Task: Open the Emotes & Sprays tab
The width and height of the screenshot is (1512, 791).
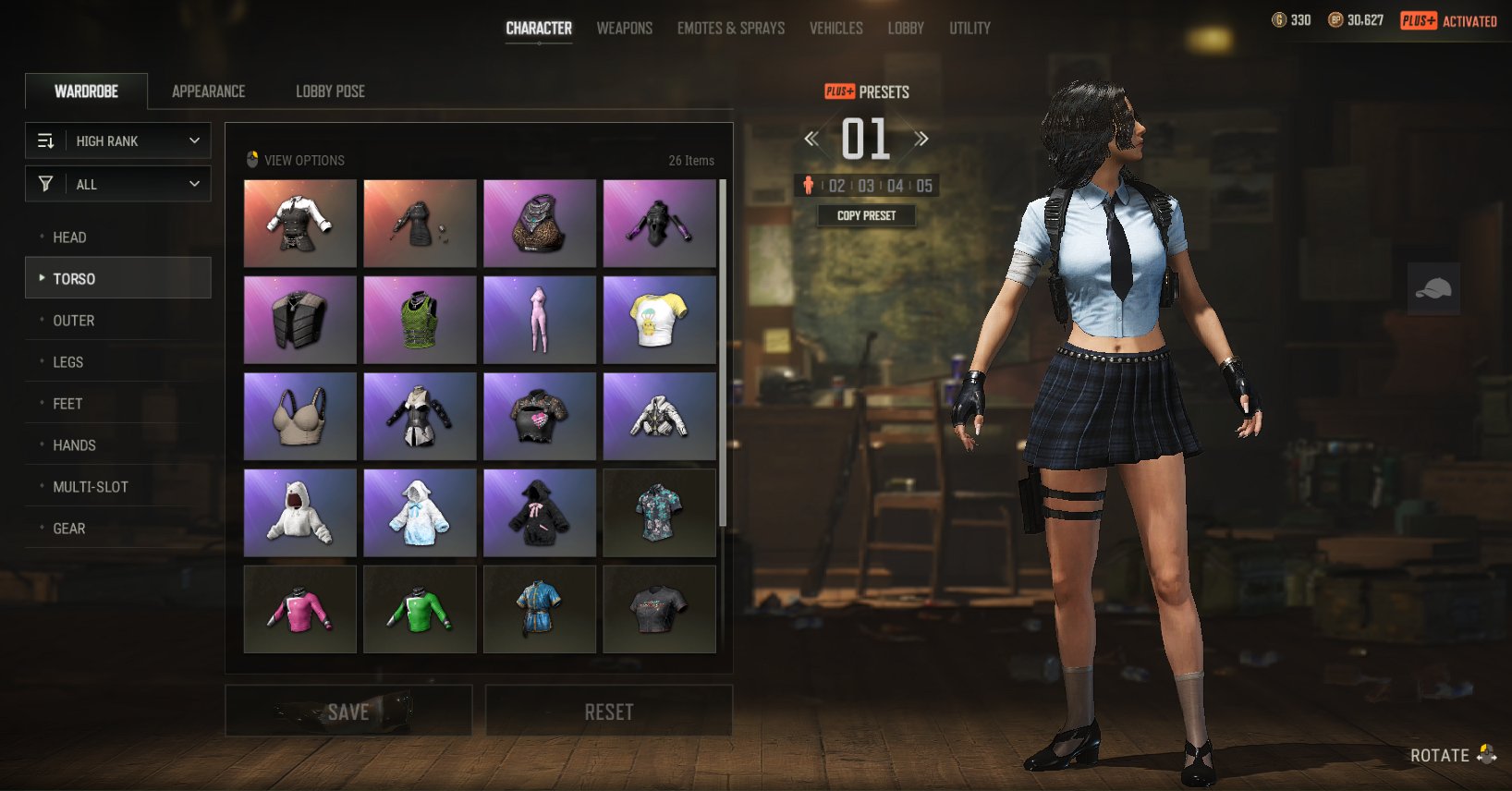Action: [x=730, y=29]
